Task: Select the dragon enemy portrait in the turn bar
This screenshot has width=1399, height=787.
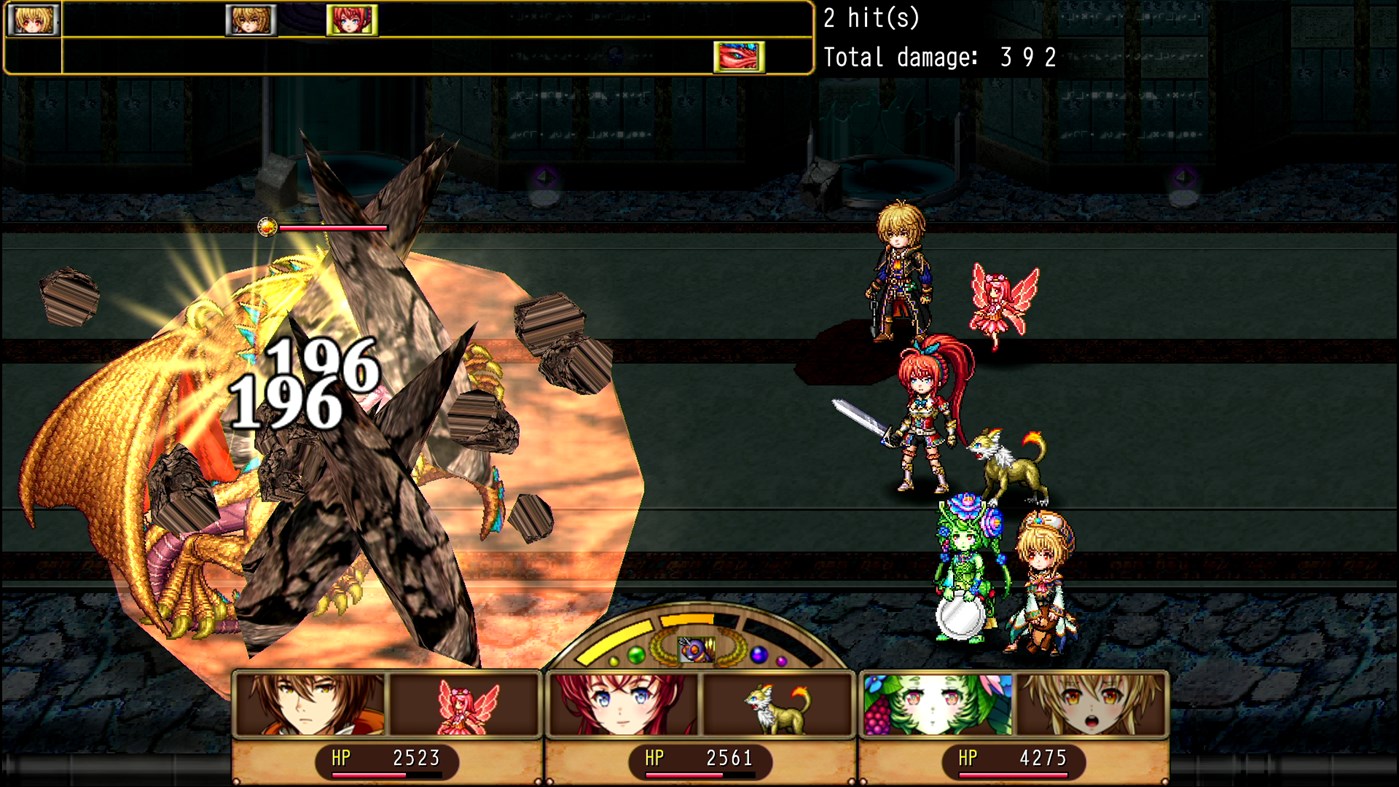Action: (x=738, y=58)
